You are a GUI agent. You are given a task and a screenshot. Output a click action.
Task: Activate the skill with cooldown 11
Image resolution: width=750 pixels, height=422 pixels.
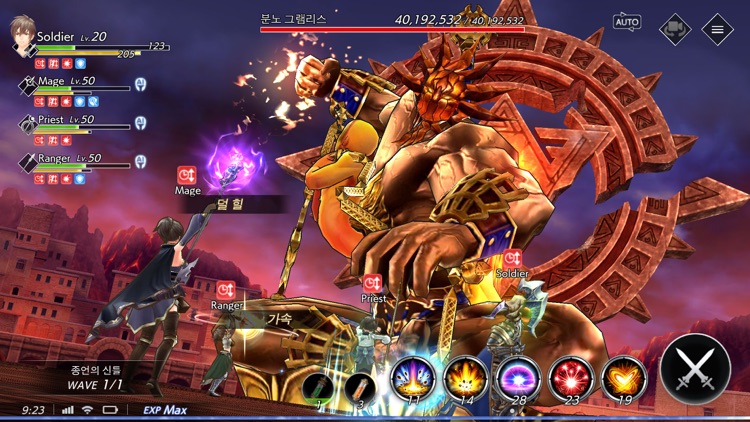411,380
